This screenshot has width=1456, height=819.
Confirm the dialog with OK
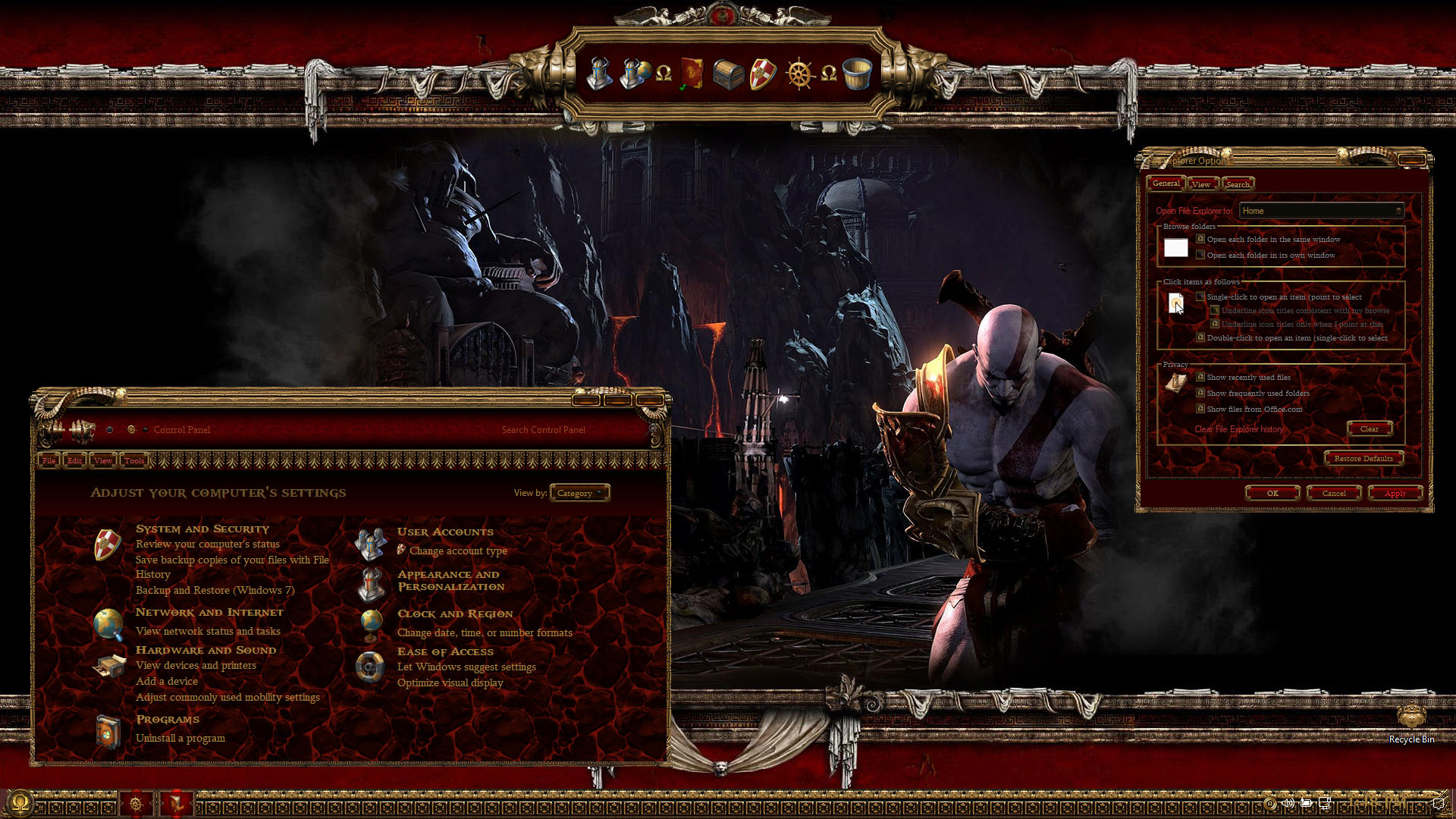click(x=1272, y=493)
